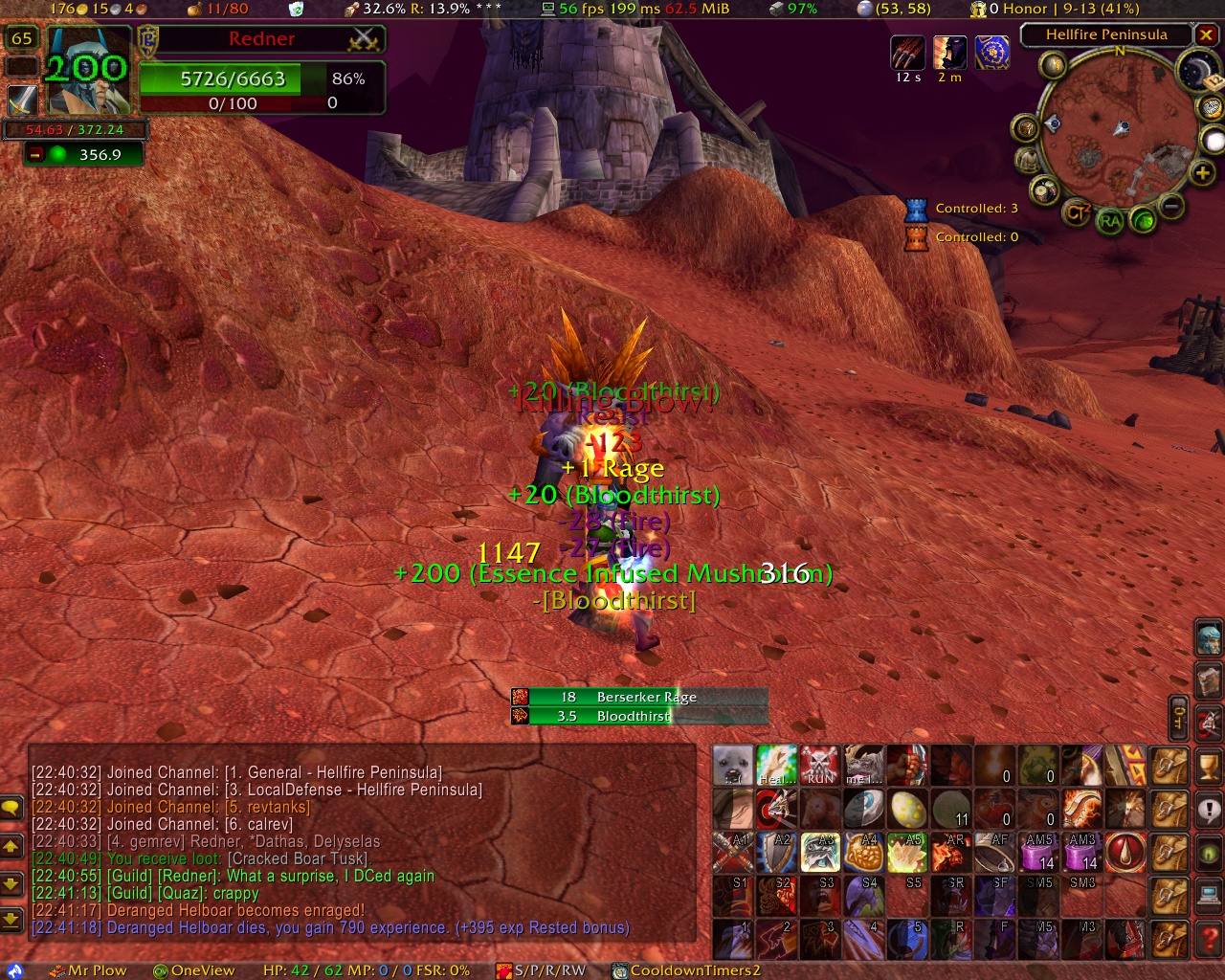Open the green RA addon minimap button

(1110, 221)
